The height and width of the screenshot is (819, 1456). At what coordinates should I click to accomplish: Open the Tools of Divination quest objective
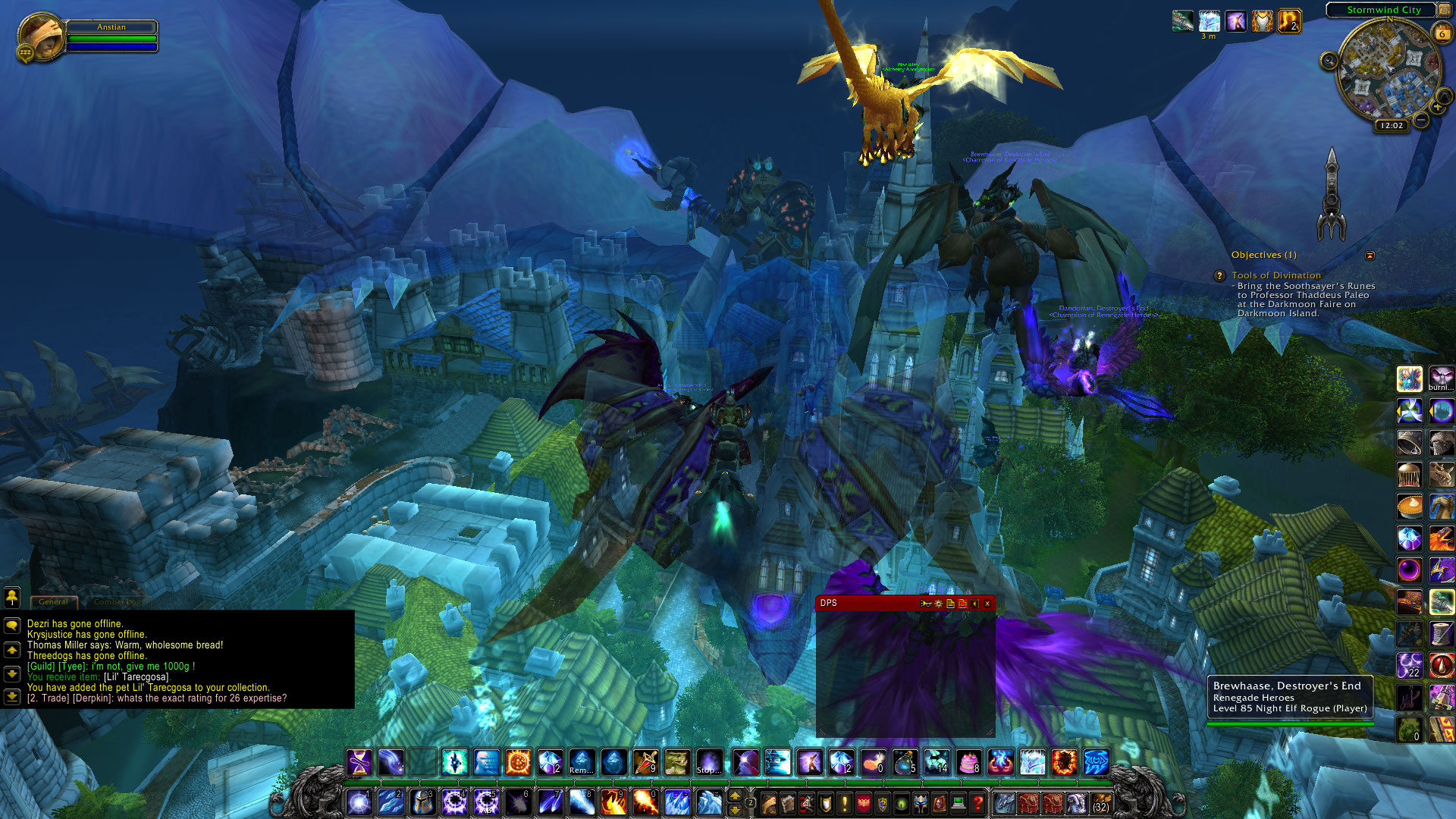click(x=1276, y=275)
